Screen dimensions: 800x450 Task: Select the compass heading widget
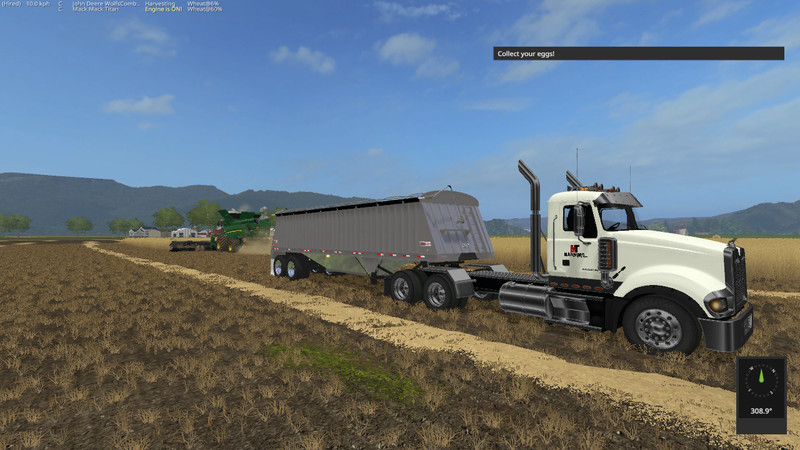[761, 395]
